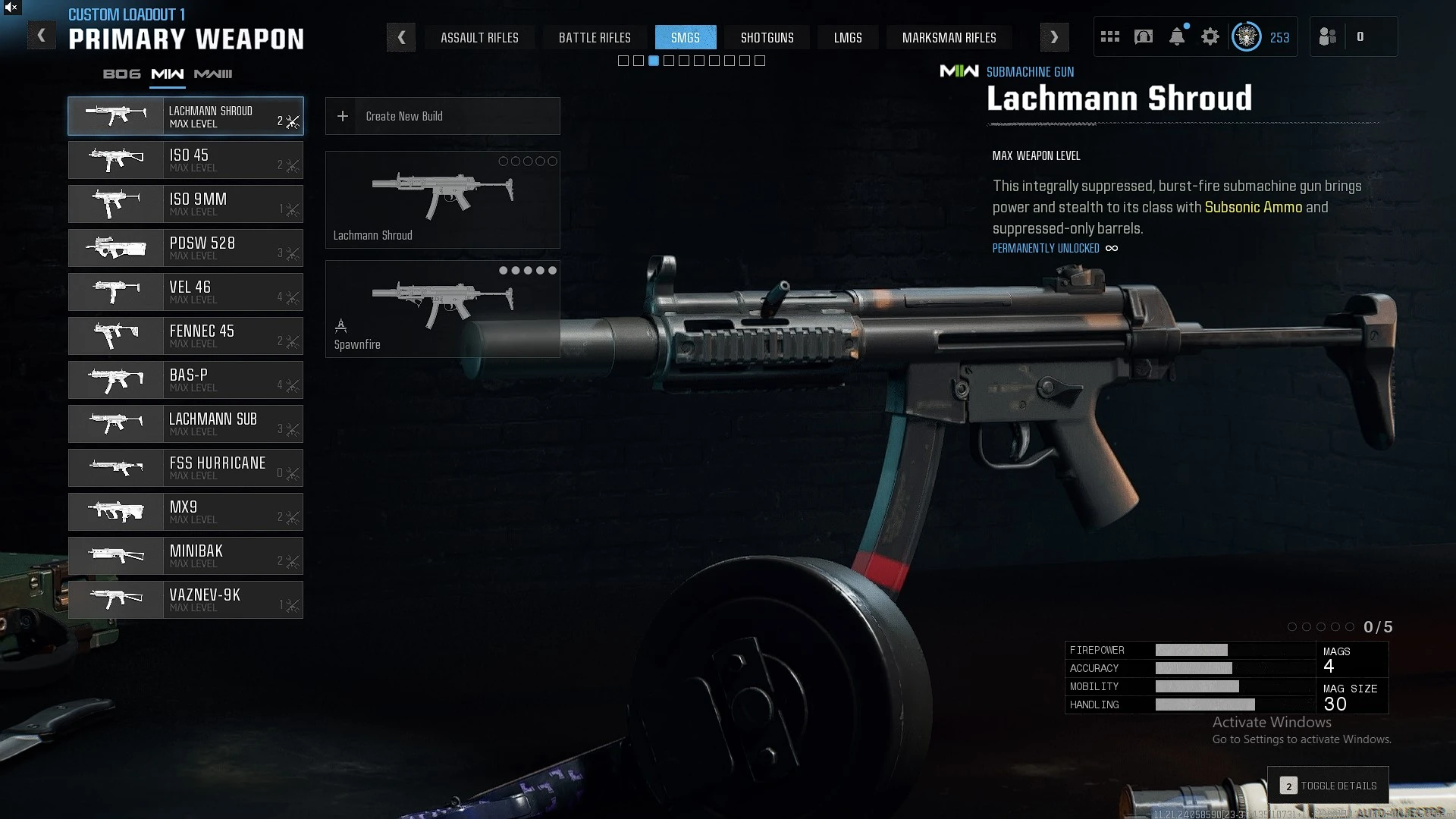Image resolution: width=1456 pixels, height=819 pixels.
Task: Create a new weapon build
Action: tap(442, 116)
